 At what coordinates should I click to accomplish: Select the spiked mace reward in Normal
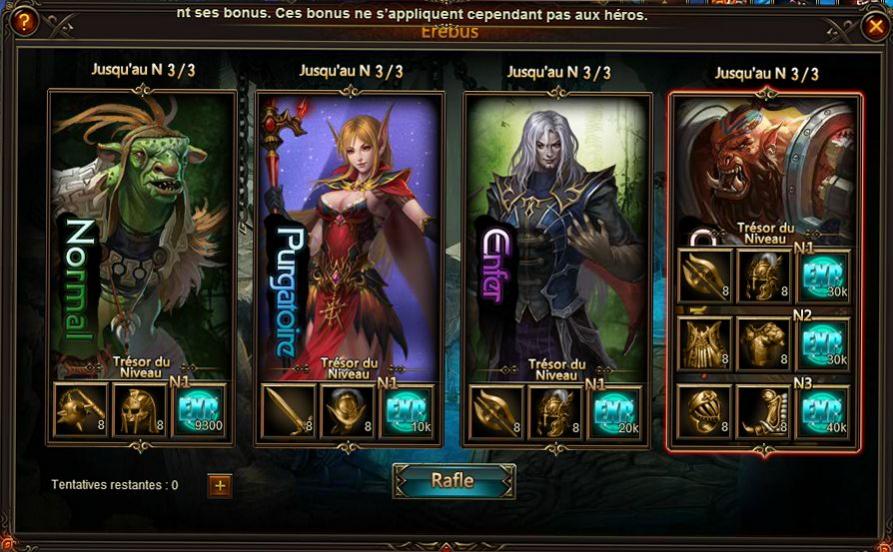[81, 410]
